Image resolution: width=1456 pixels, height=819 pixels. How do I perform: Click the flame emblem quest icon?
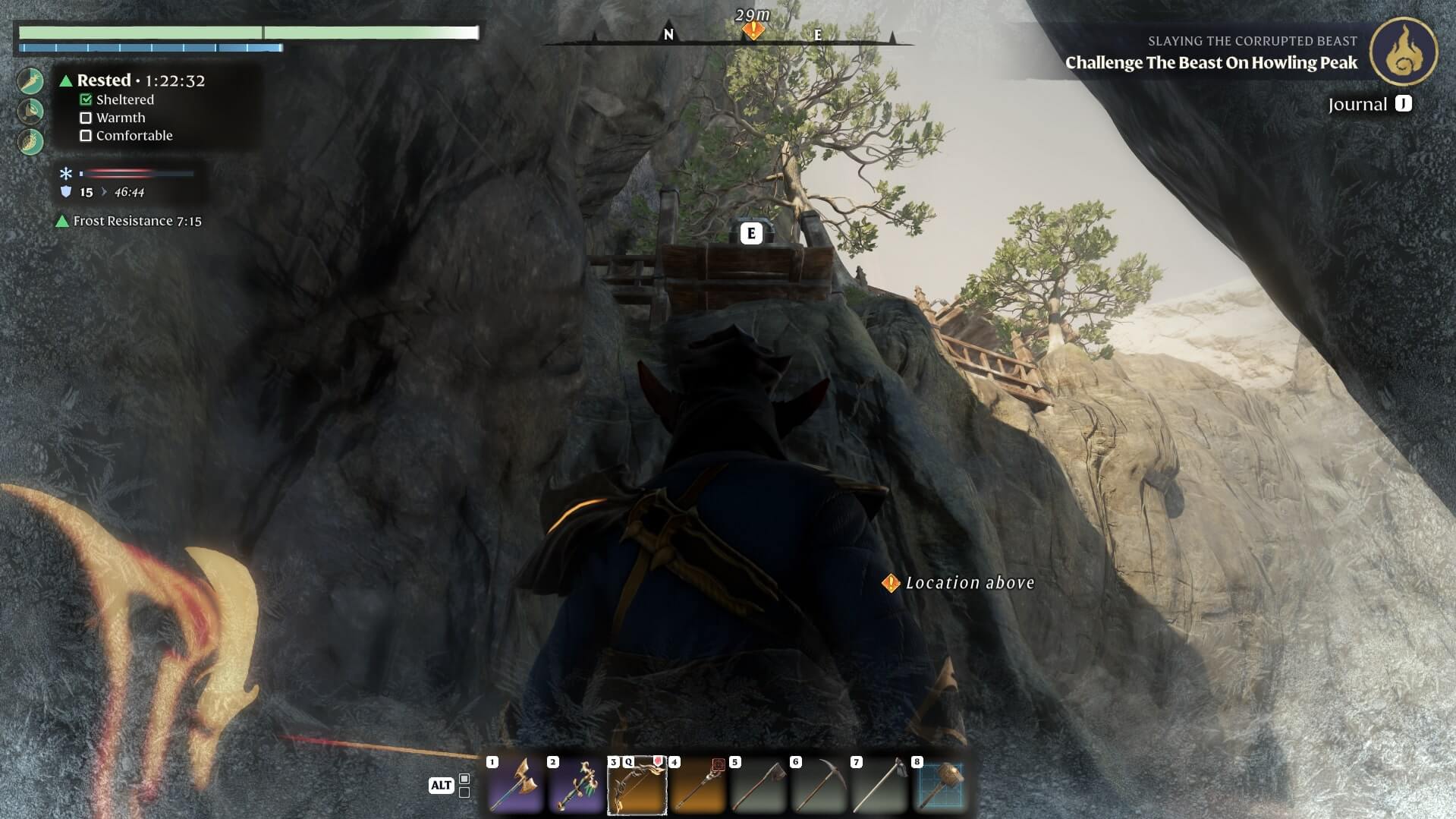coord(1404,52)
